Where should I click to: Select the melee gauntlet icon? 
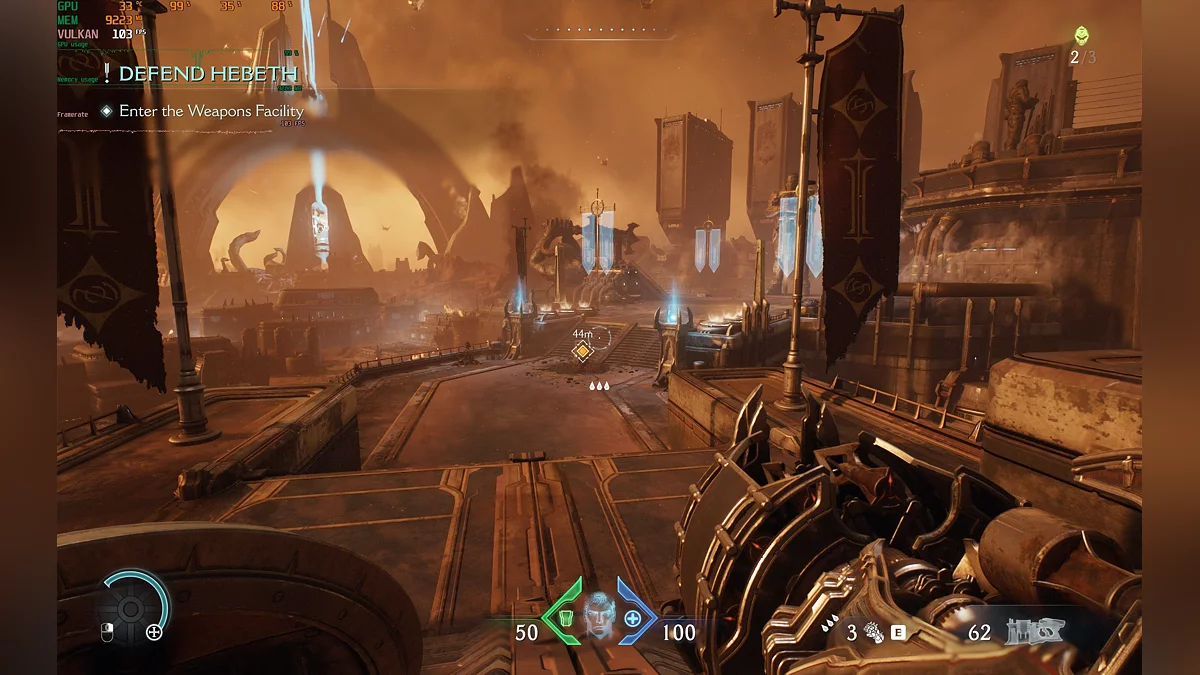tap(873, 632)
